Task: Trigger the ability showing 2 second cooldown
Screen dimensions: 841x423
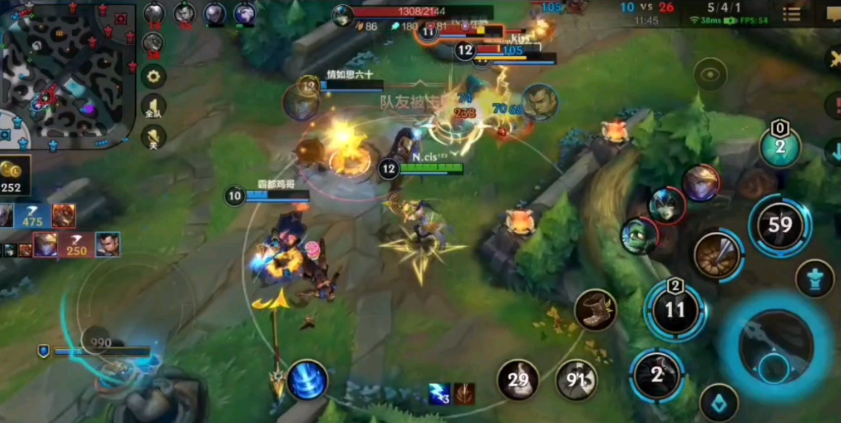Action: (657, 375)
